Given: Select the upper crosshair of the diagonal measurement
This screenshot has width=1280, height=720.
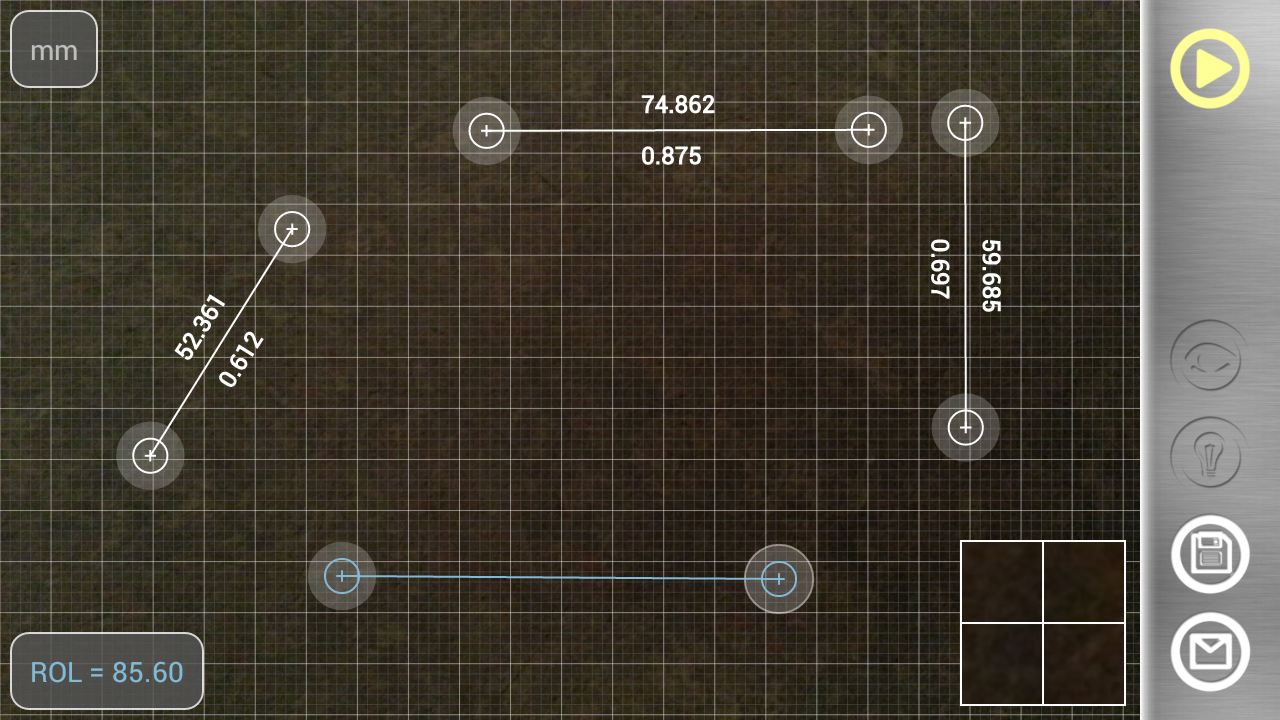Looking at the screenshot, I should (291, 228).
